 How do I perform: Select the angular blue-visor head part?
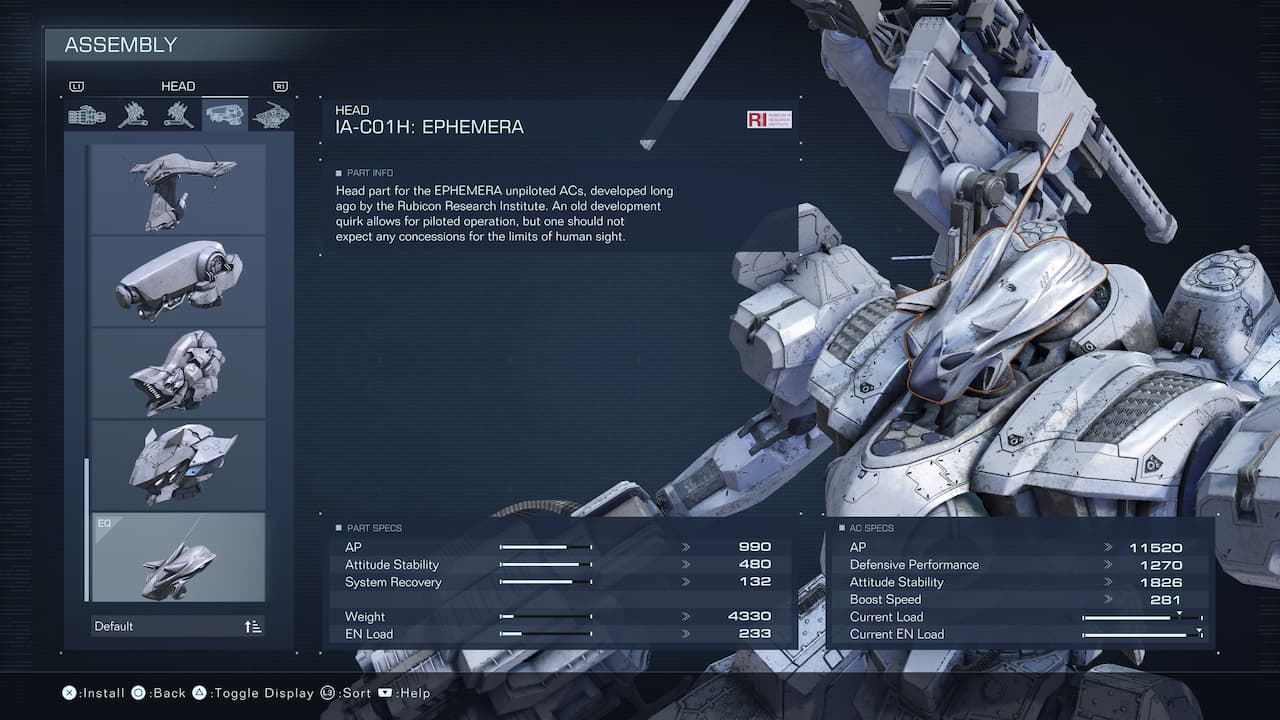(x=178, y=465)
